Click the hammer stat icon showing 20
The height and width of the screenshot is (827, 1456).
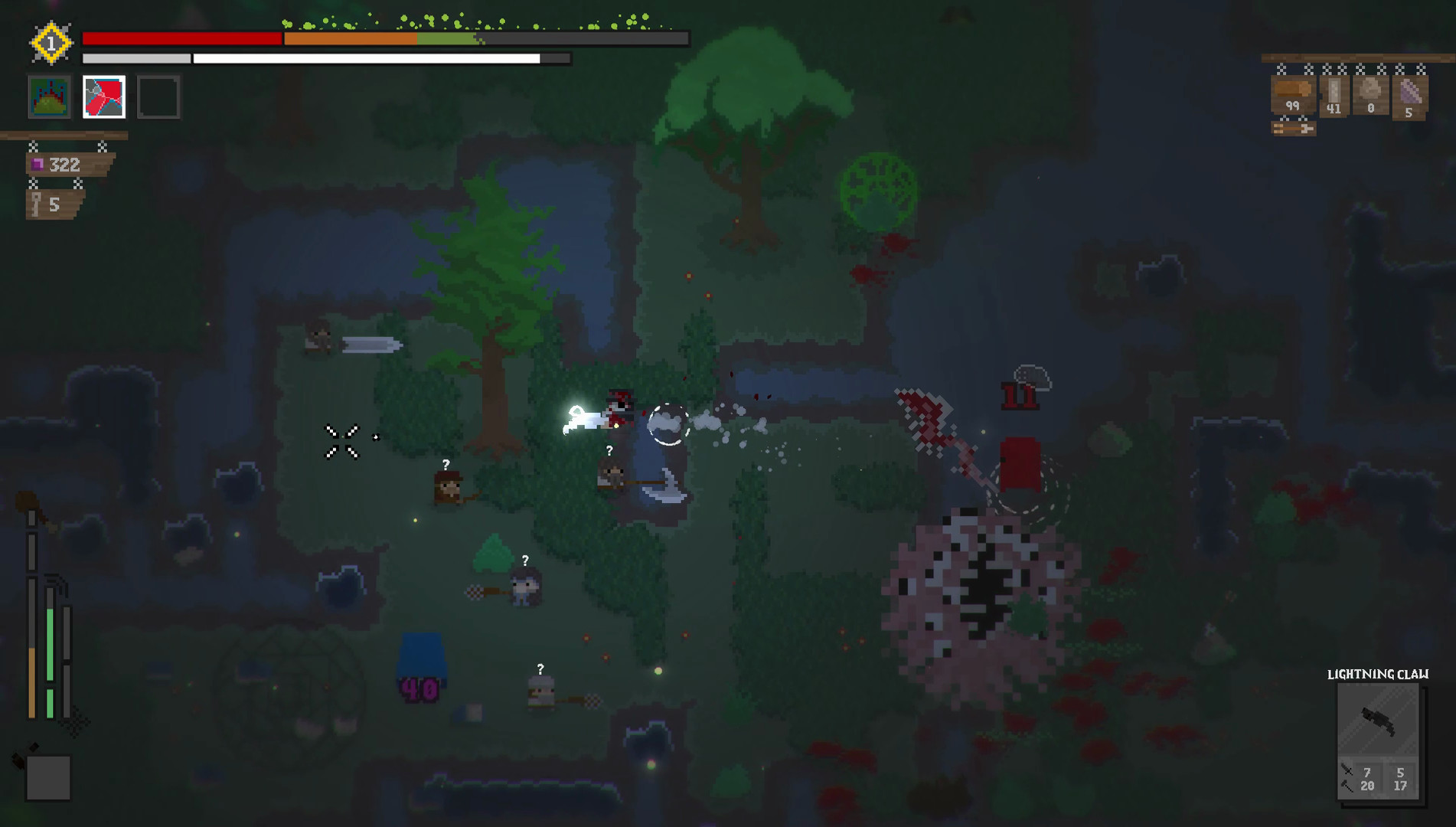tap(1347, 786)
